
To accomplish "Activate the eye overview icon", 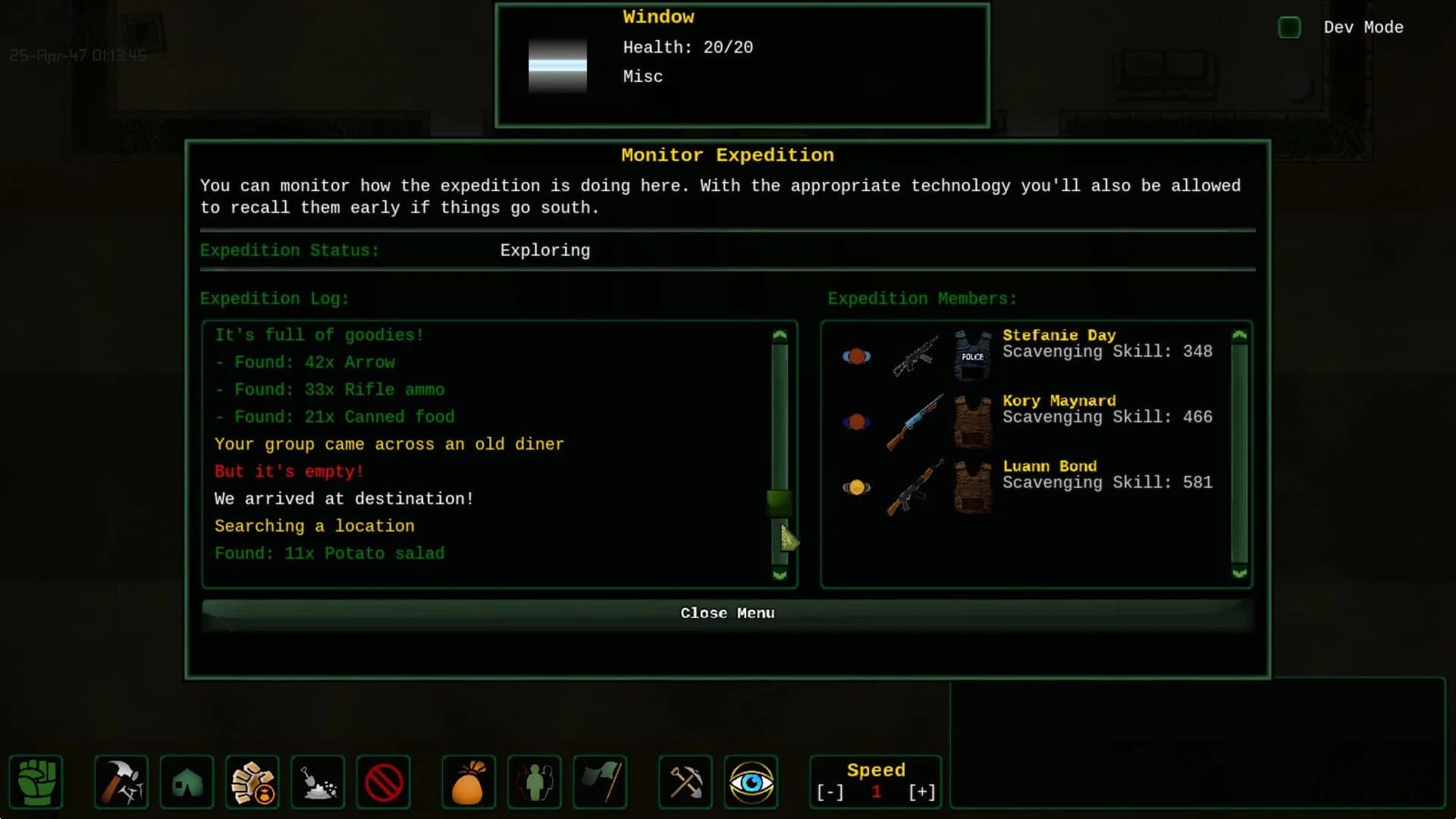I will pos(751,782).
